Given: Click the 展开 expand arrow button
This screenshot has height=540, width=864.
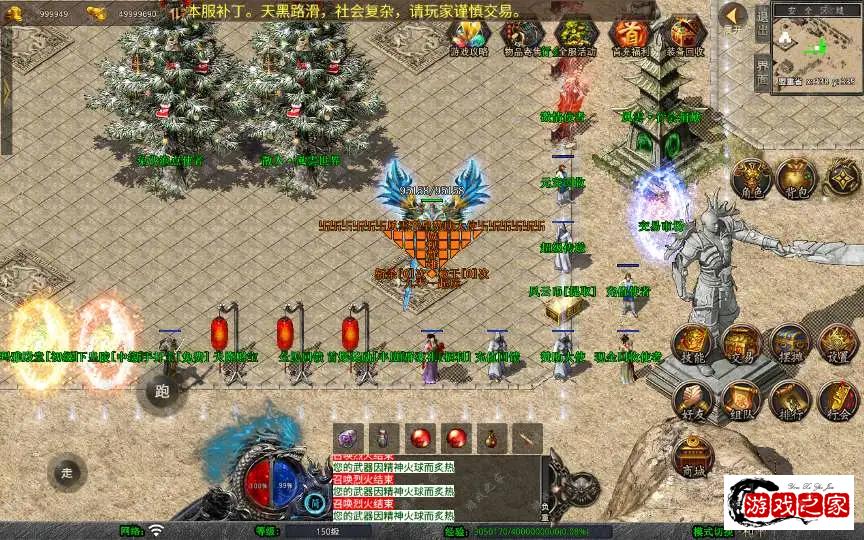Looking at the screenshot, I should click(734, 17).
